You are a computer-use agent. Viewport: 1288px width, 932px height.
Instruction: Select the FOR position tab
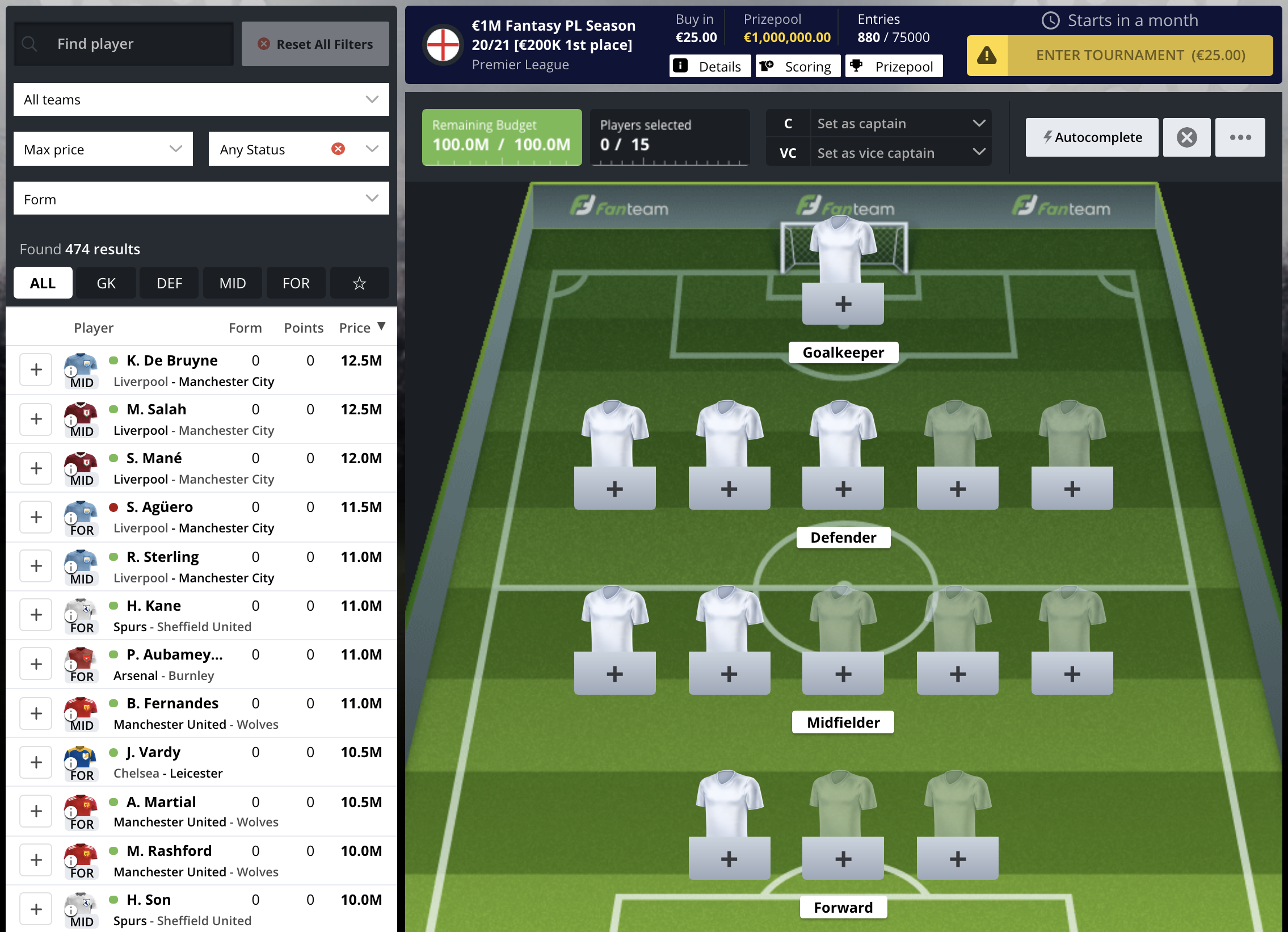296,283
